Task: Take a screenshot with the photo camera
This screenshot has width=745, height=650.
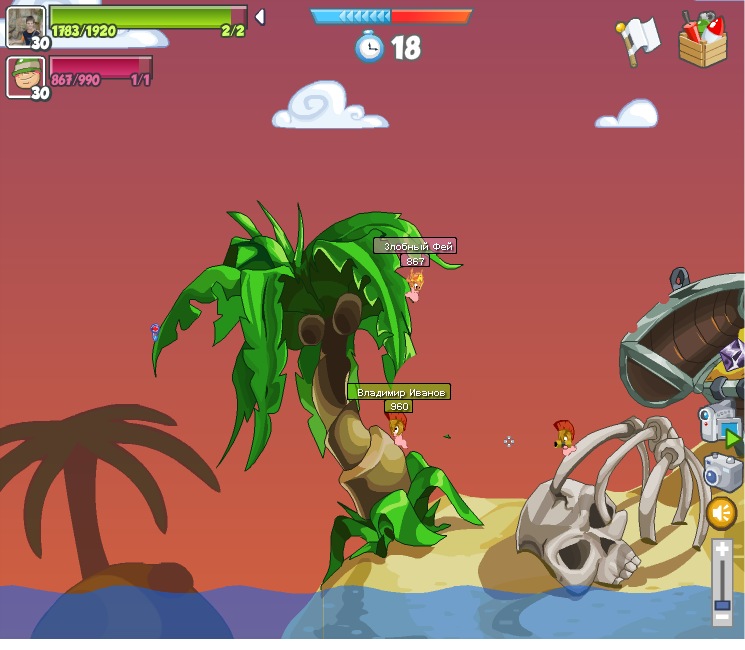Action: (x=721, y=472)
